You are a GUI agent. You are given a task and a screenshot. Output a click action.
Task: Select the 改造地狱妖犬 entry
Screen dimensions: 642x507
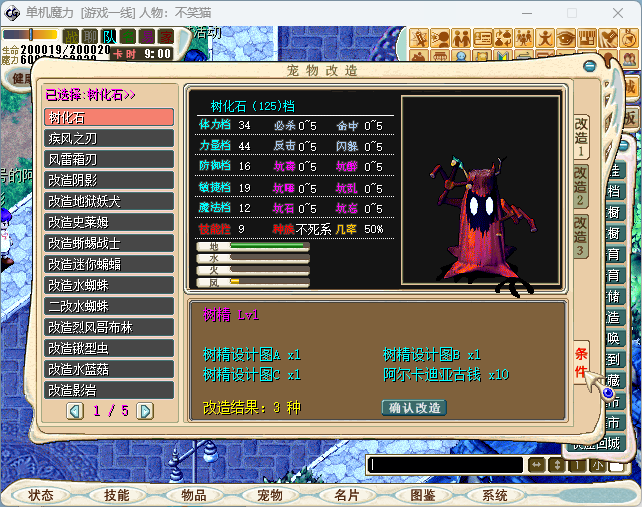(x=110, y=201)
